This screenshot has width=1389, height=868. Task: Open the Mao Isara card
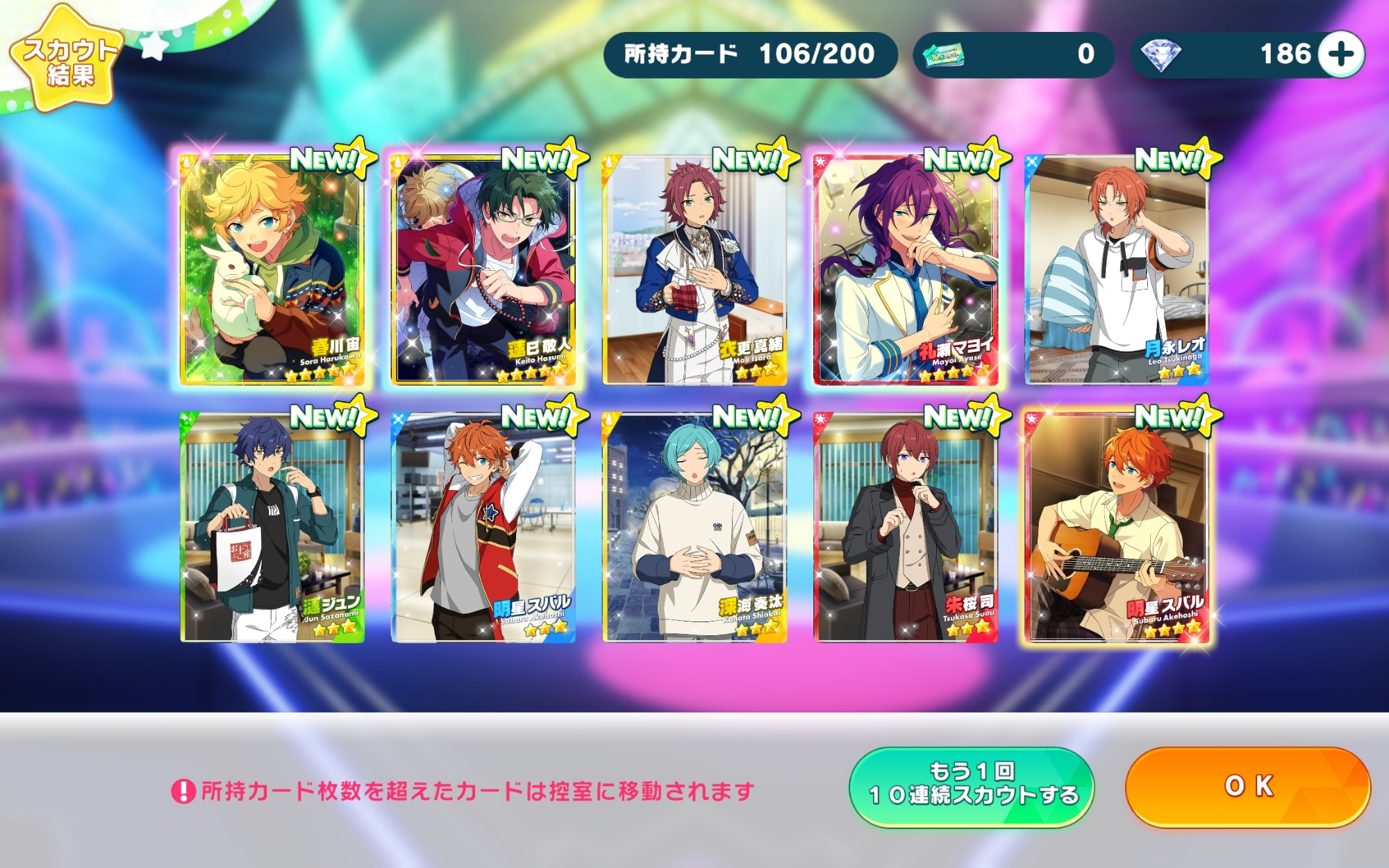[x=695, y=269]
